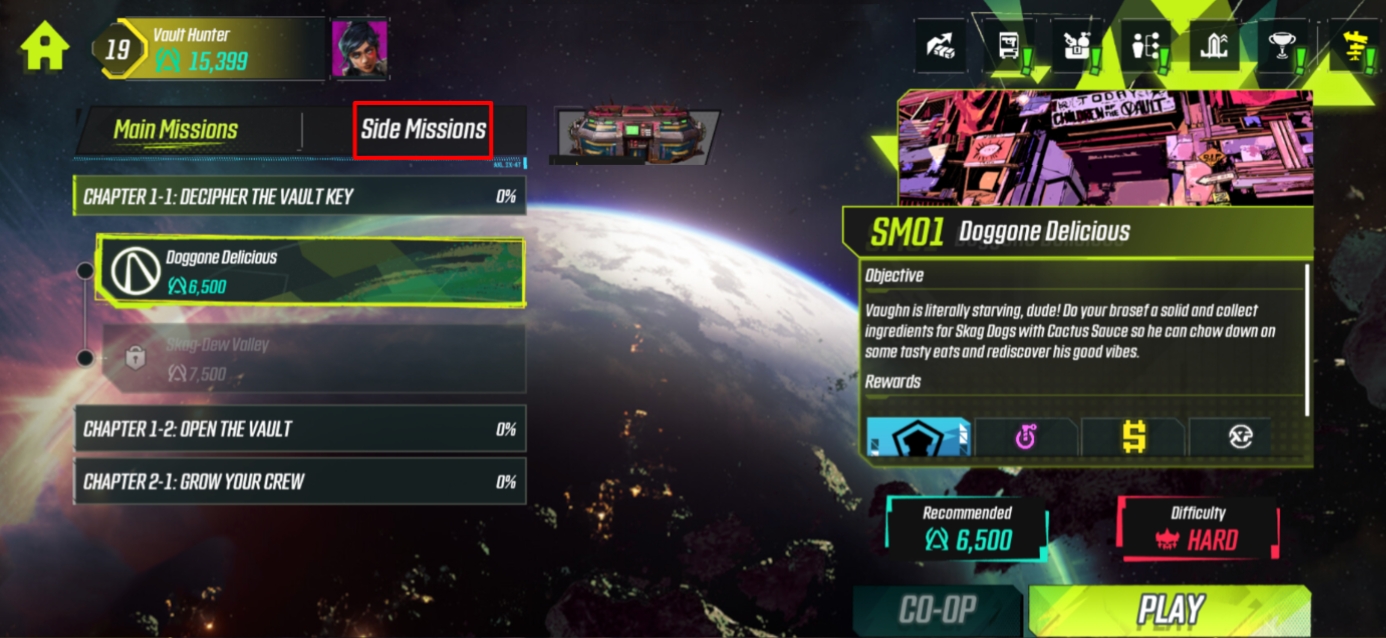Open the arrow and crates icon

941,46
